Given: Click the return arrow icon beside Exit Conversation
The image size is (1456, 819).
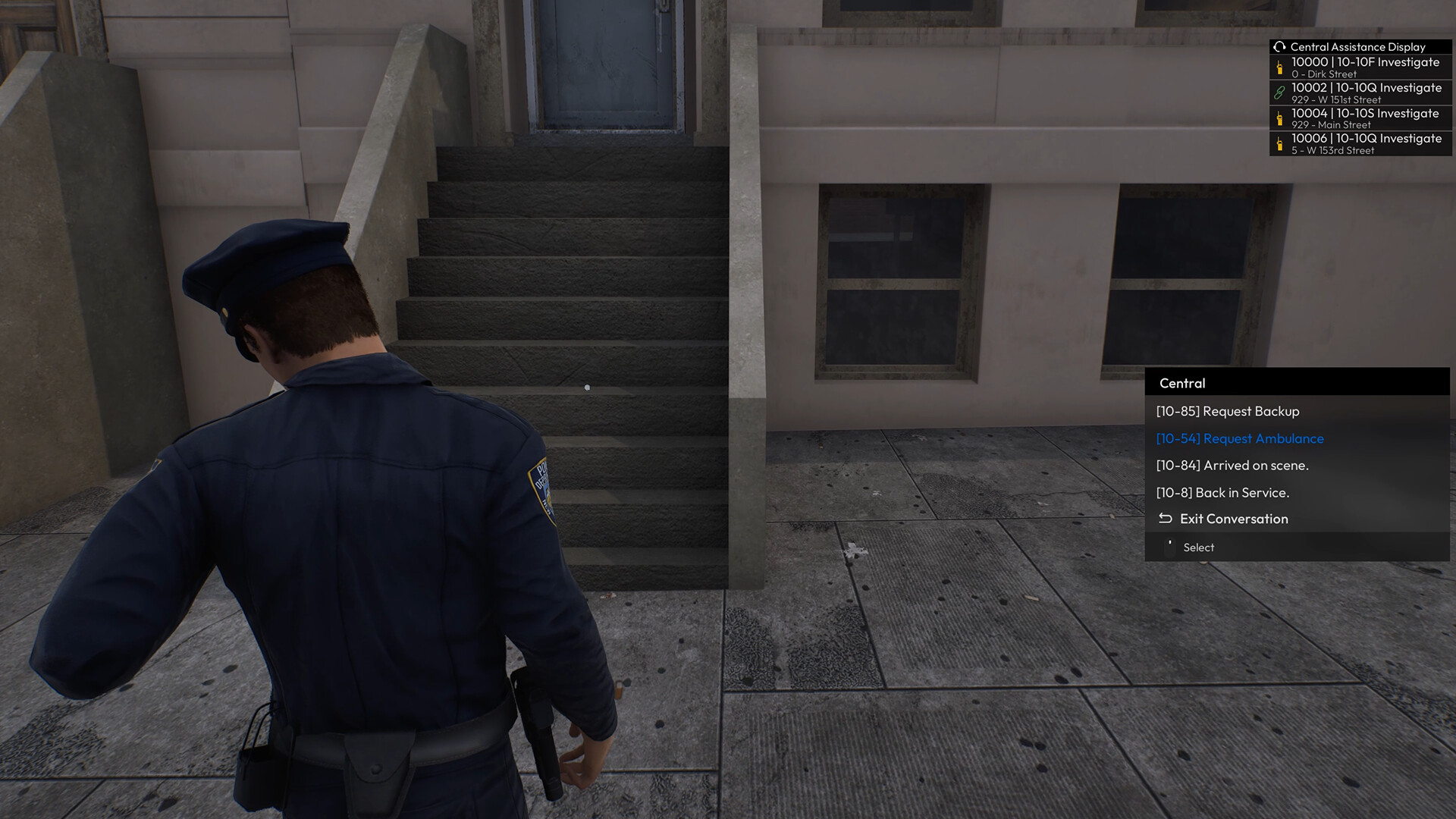Looking at the screenshot, I should (x=1164, y=519).
